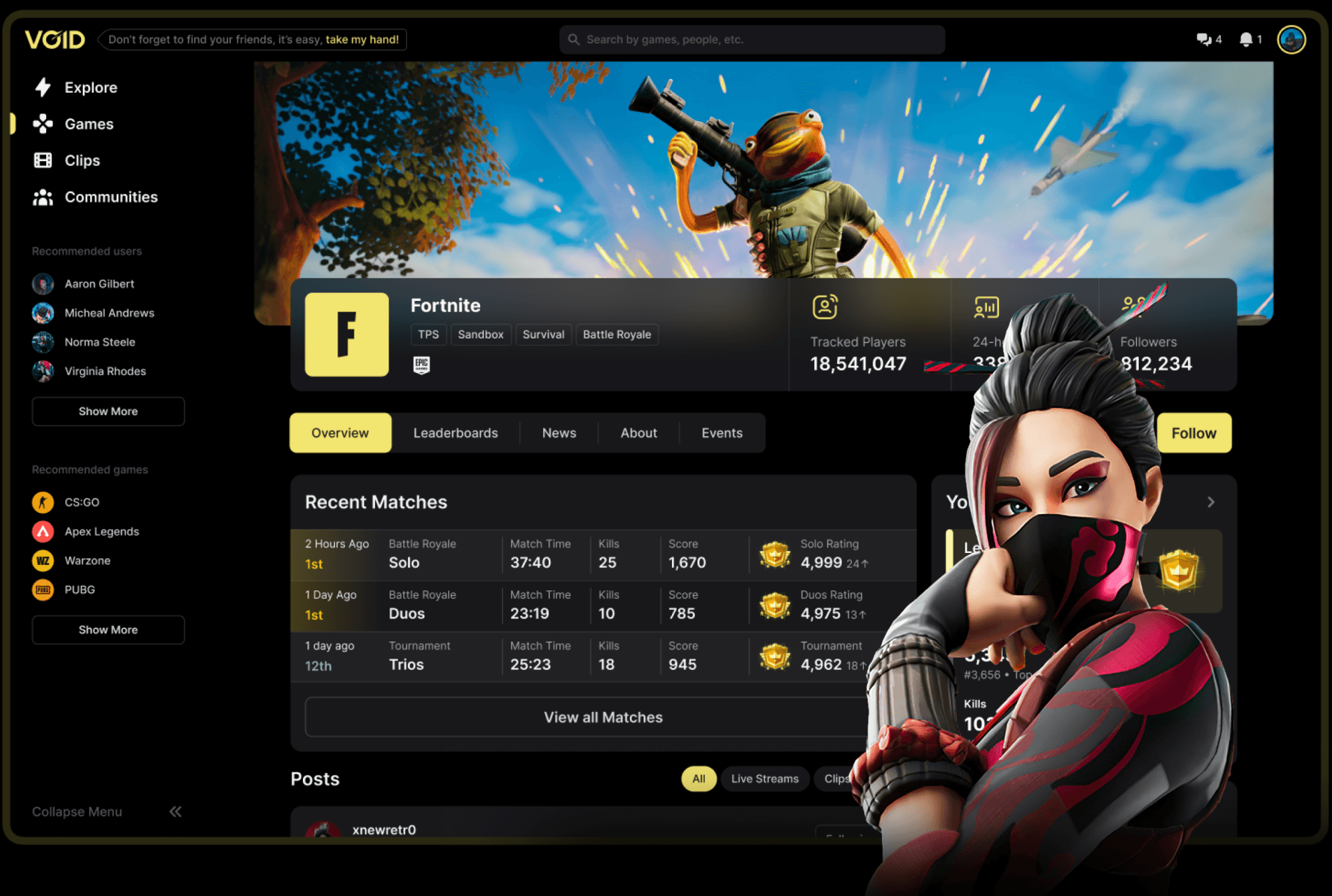Open the Communities section
The image size is (1332, 896).
coord(111,197)
